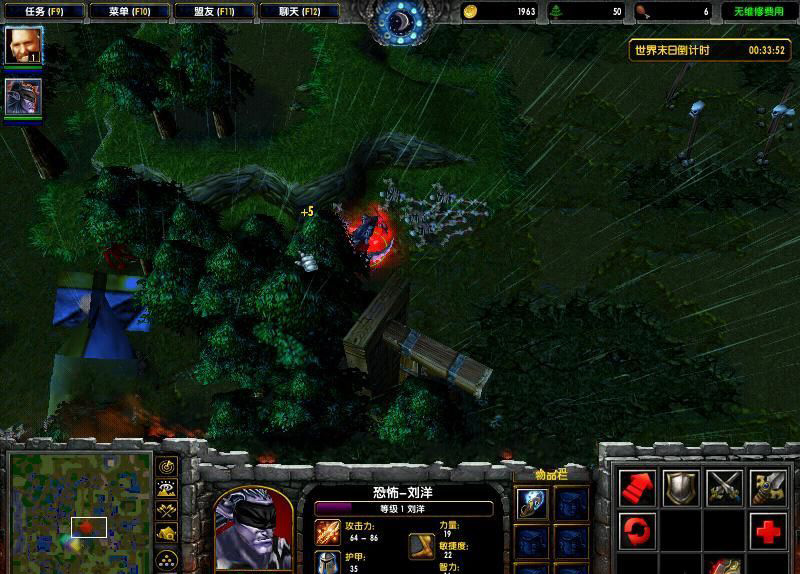Screen dimensions: 800x574
Task: Open the 聊天 (Chat) log
Action: click(x=298, y=12)
